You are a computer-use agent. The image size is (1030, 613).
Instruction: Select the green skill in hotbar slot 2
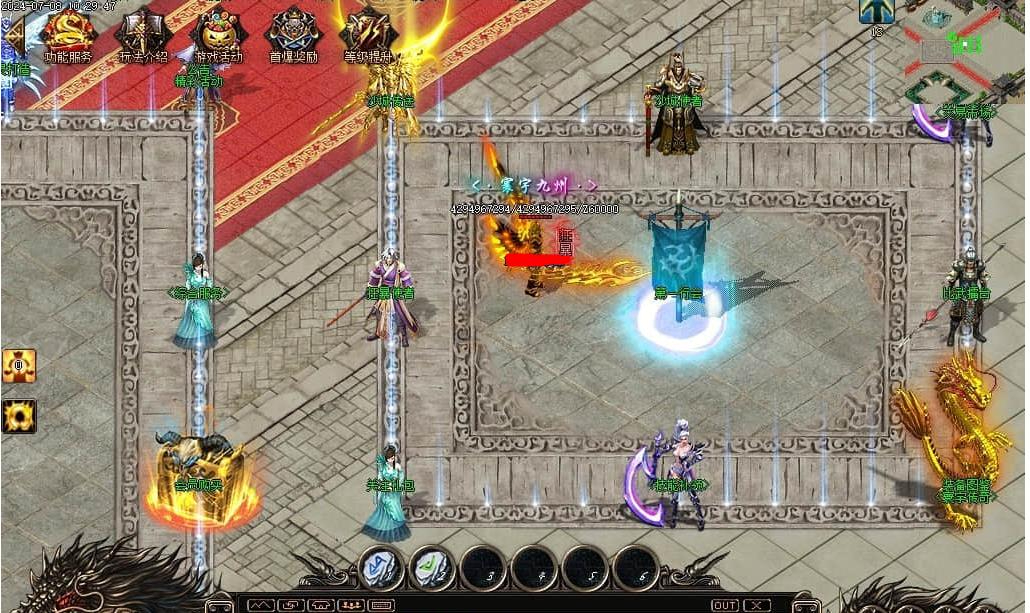432,568
